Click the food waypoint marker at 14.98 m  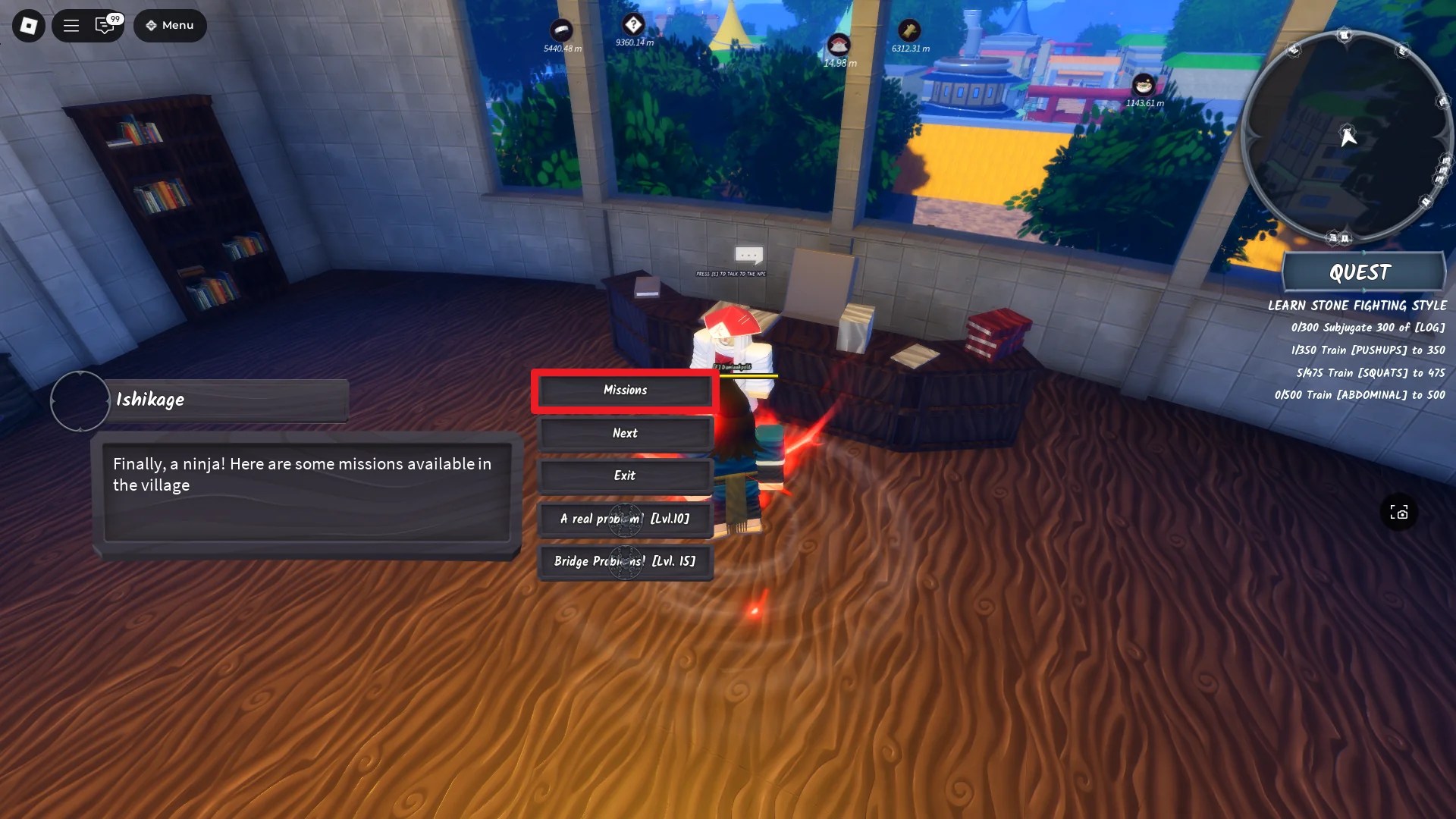point(837,42)
